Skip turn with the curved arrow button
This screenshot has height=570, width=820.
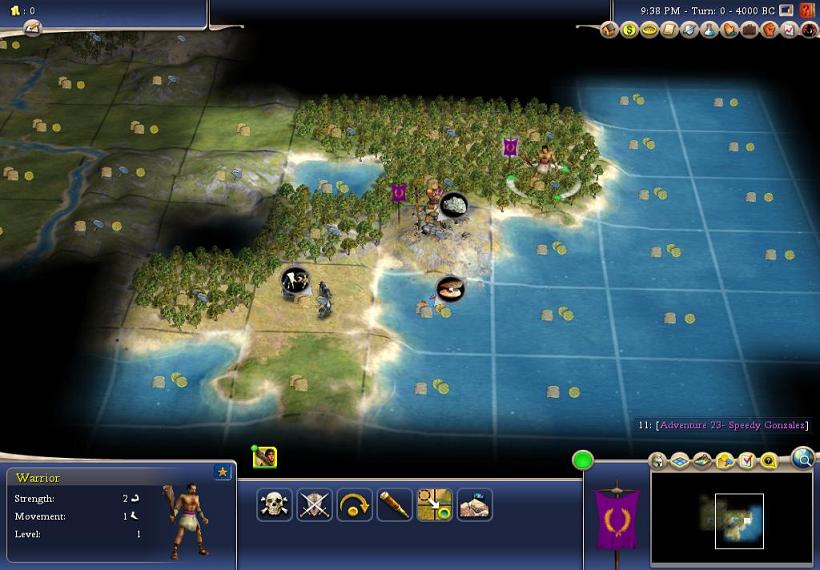tap(354, 505)
